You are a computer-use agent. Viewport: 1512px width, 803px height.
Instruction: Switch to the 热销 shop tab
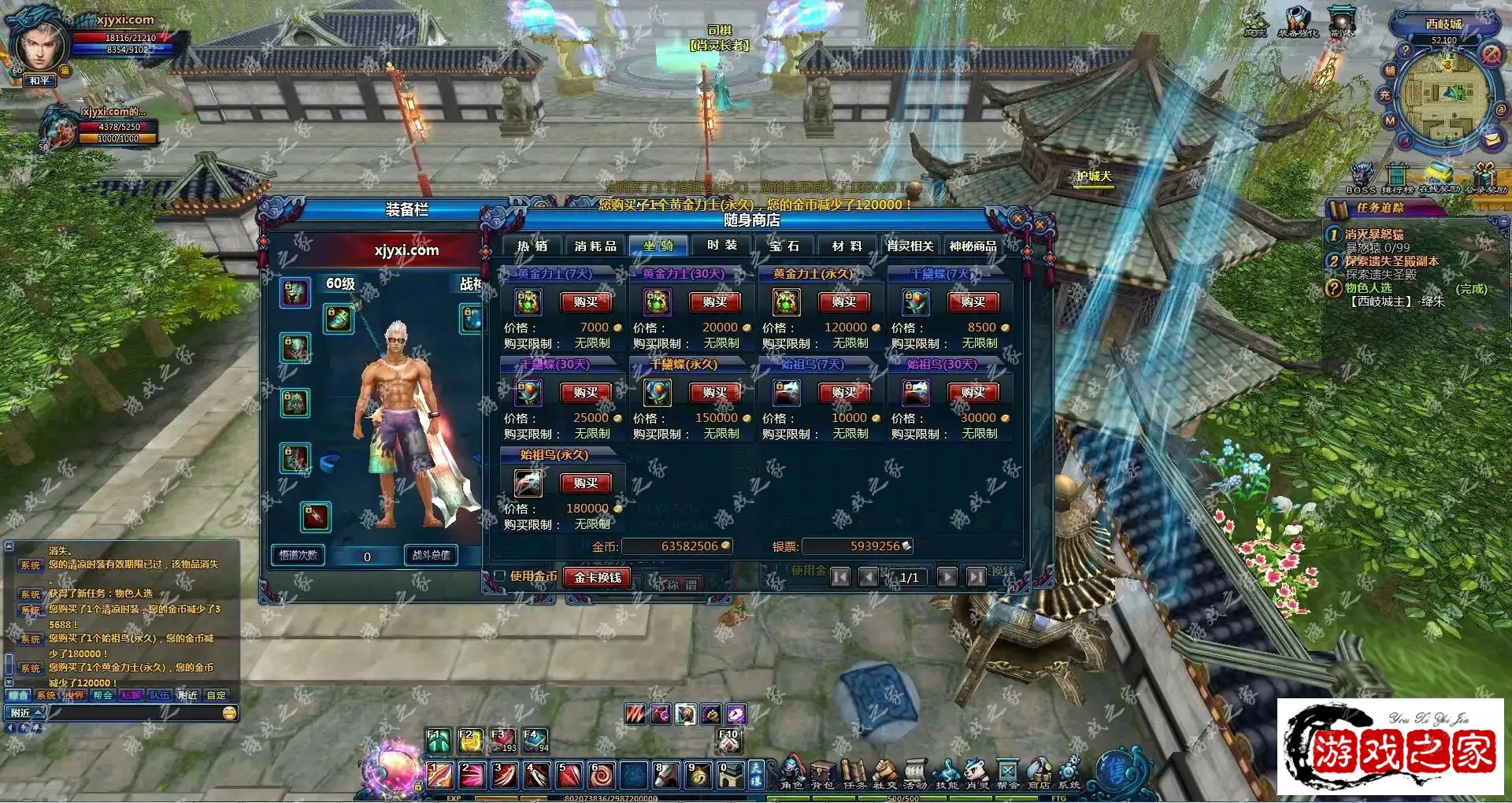click(532, 246)
